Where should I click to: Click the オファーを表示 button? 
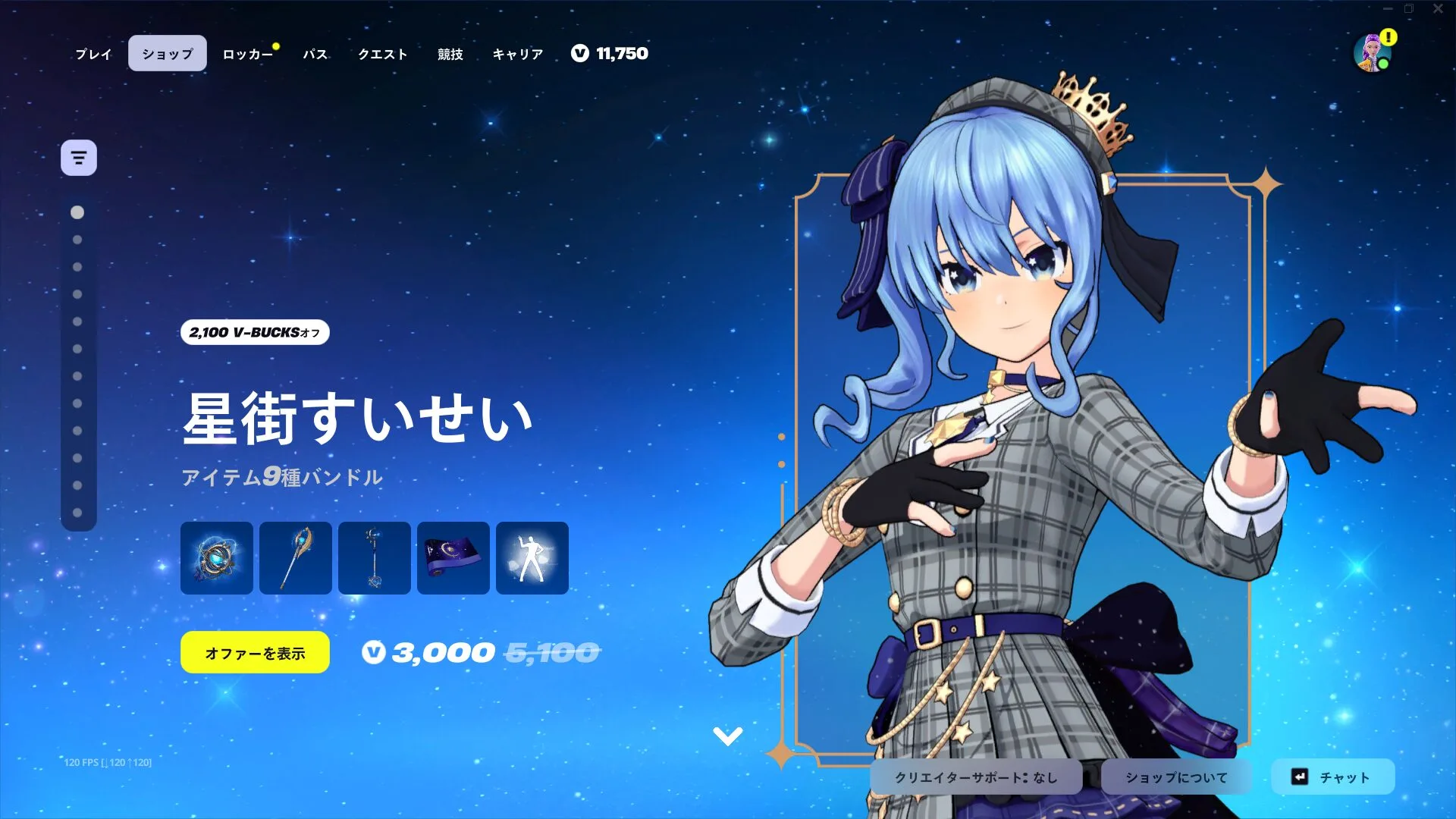[254, 651]
